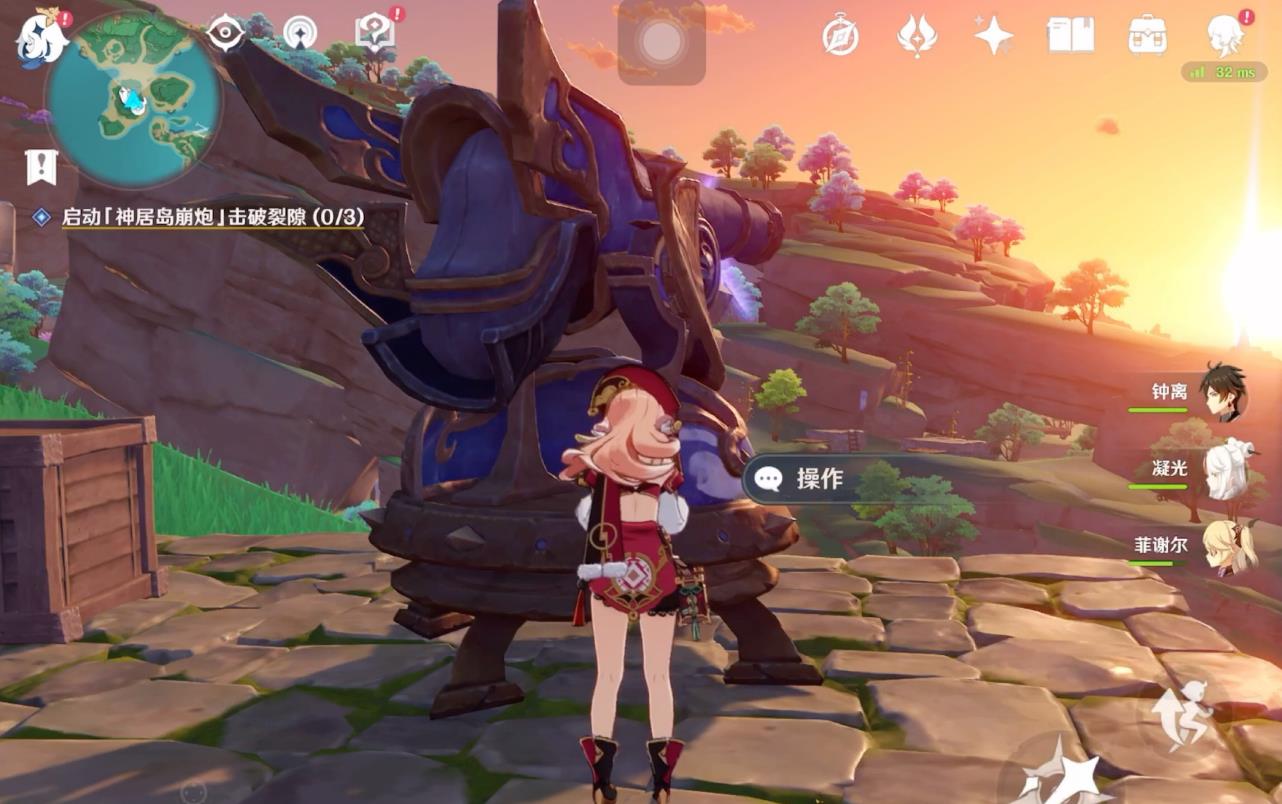Open the compass events icon
The width and height of the screenshot is (1282, 804).
[840, 35]
